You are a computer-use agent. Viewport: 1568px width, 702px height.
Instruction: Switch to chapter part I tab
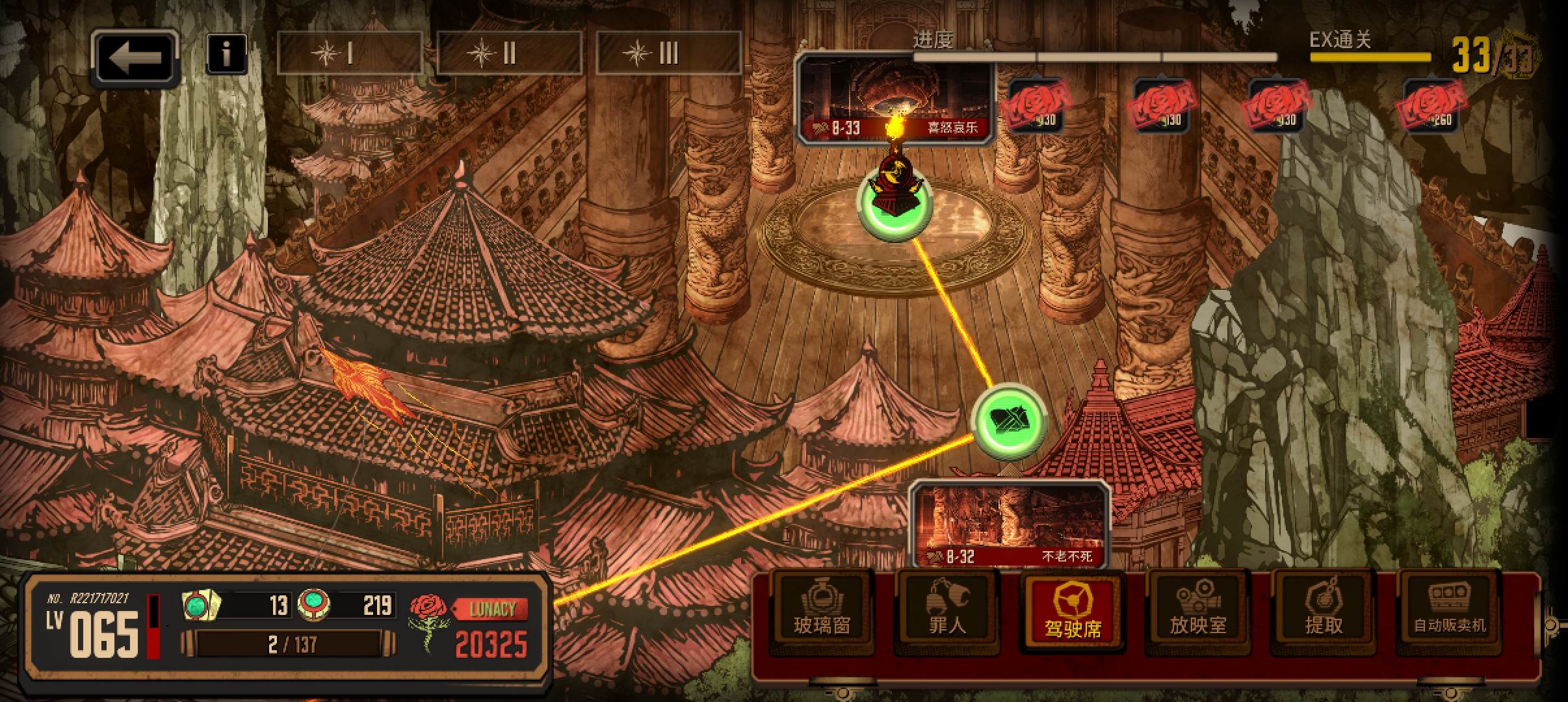point(350,53)
